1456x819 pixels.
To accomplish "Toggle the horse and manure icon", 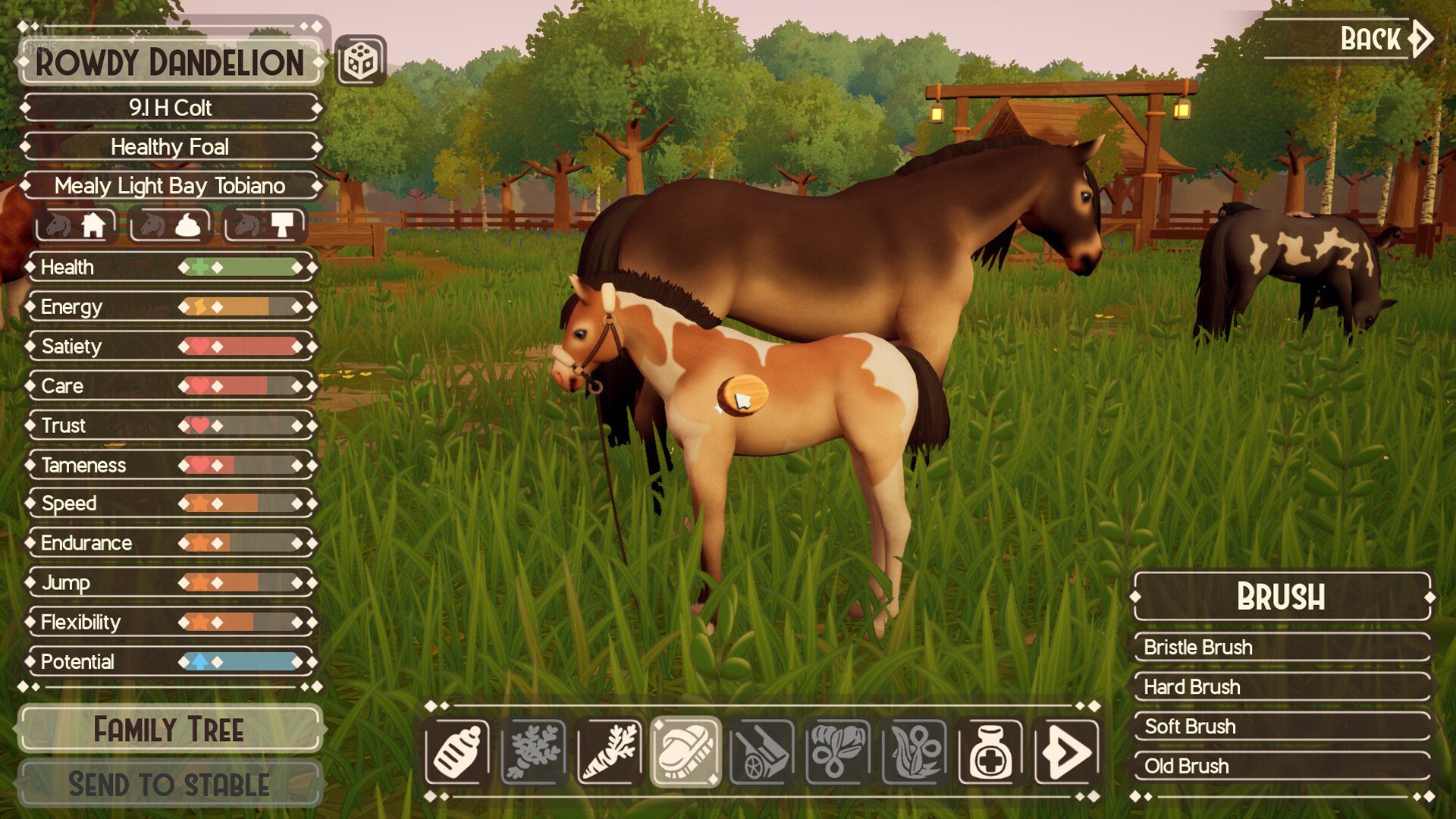I will [171, 225].
